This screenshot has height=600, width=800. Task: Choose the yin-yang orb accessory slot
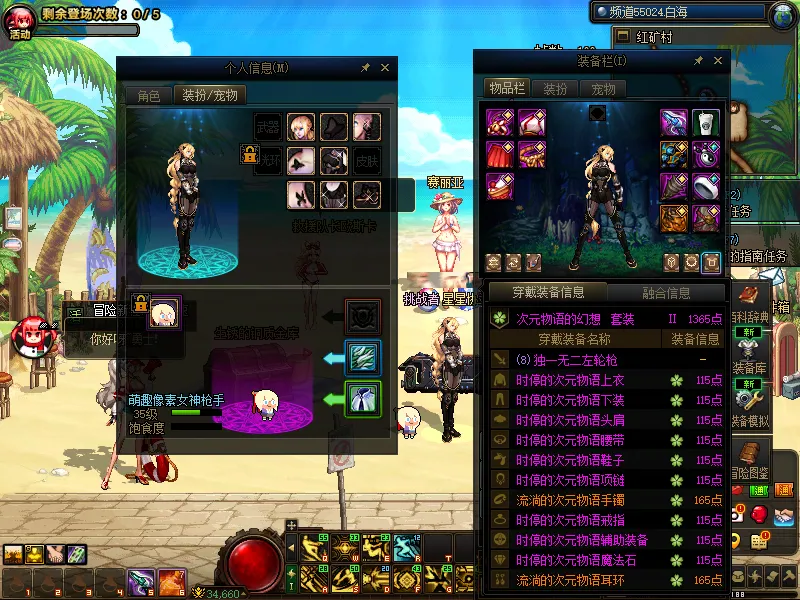(706, 155)
